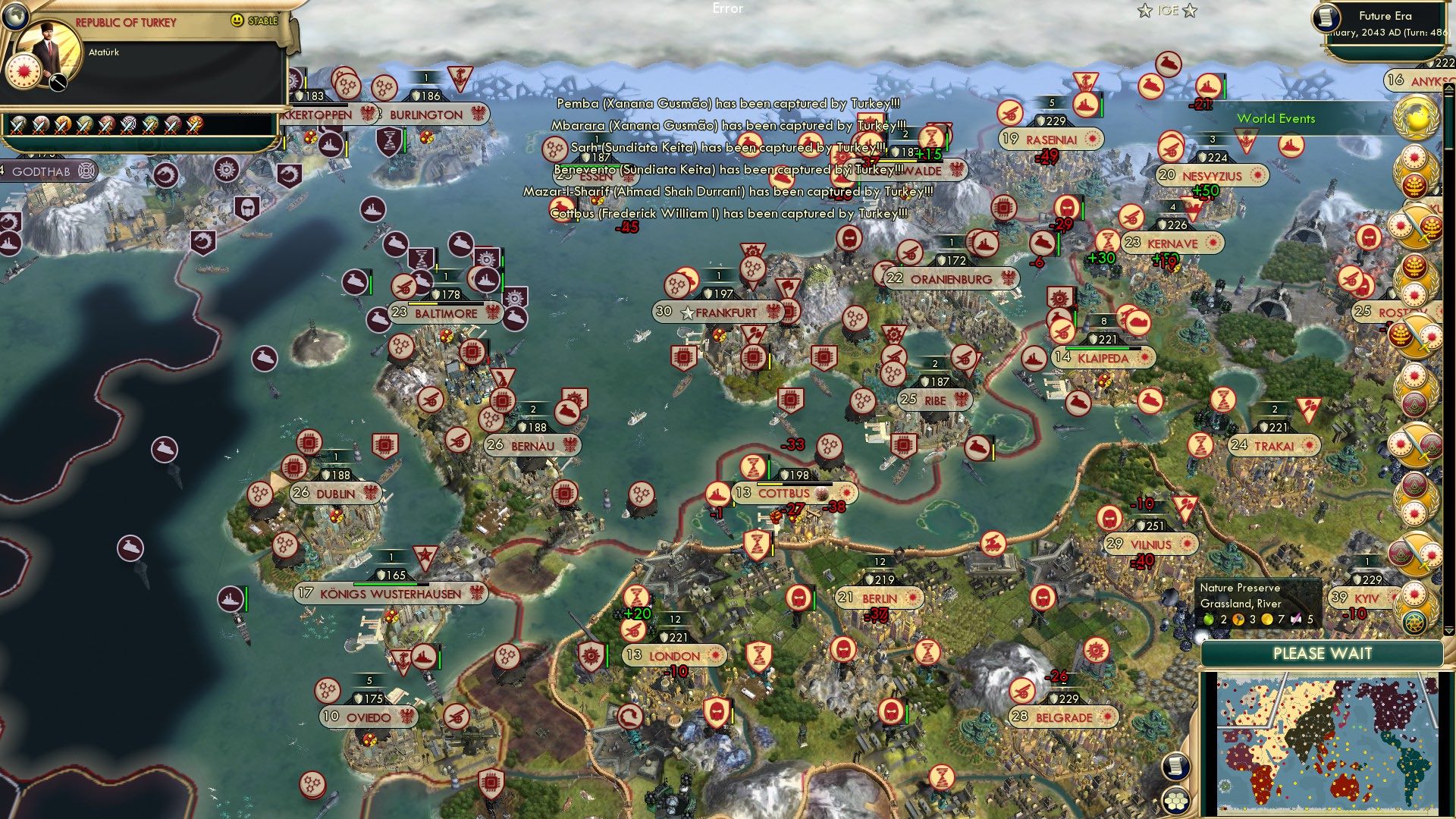Click the golden laurel diplomacy notification icon
1456x819 pixels.
1416,117
